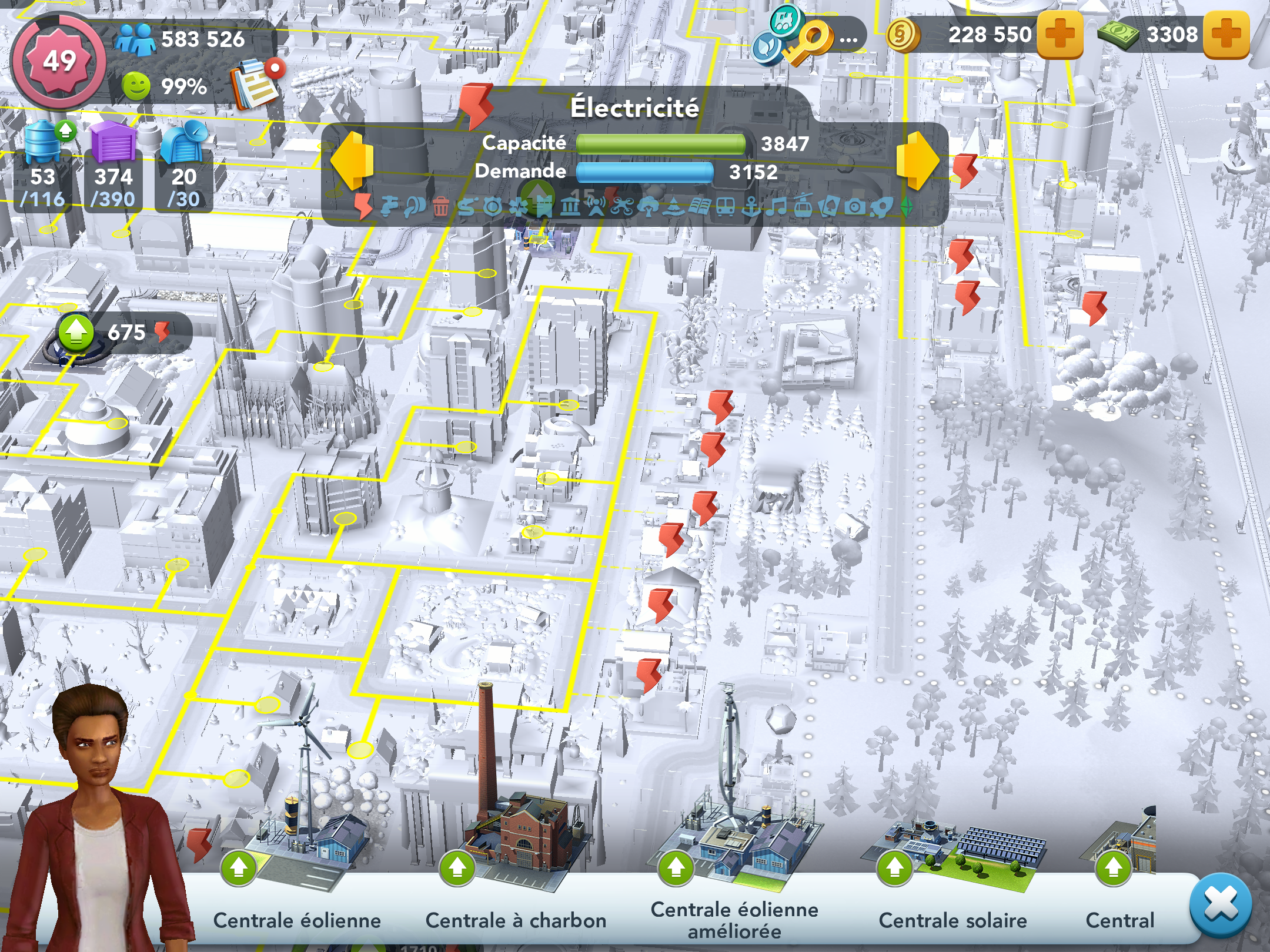Tap the green smiley happiness indicator
The image size is (1270, 952).
[x=136, y=86]
